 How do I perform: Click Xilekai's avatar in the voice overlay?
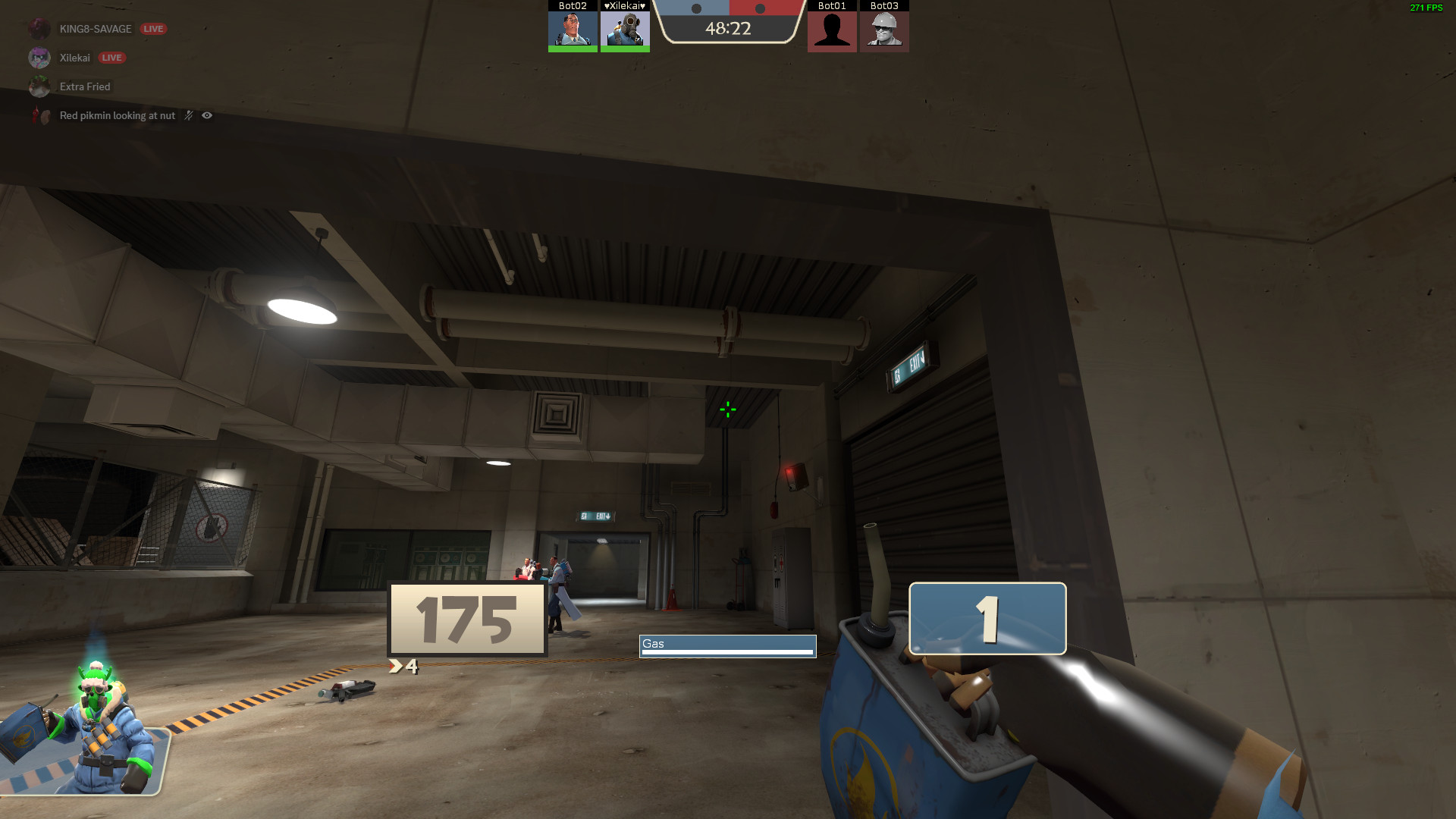tap(39, 58)
